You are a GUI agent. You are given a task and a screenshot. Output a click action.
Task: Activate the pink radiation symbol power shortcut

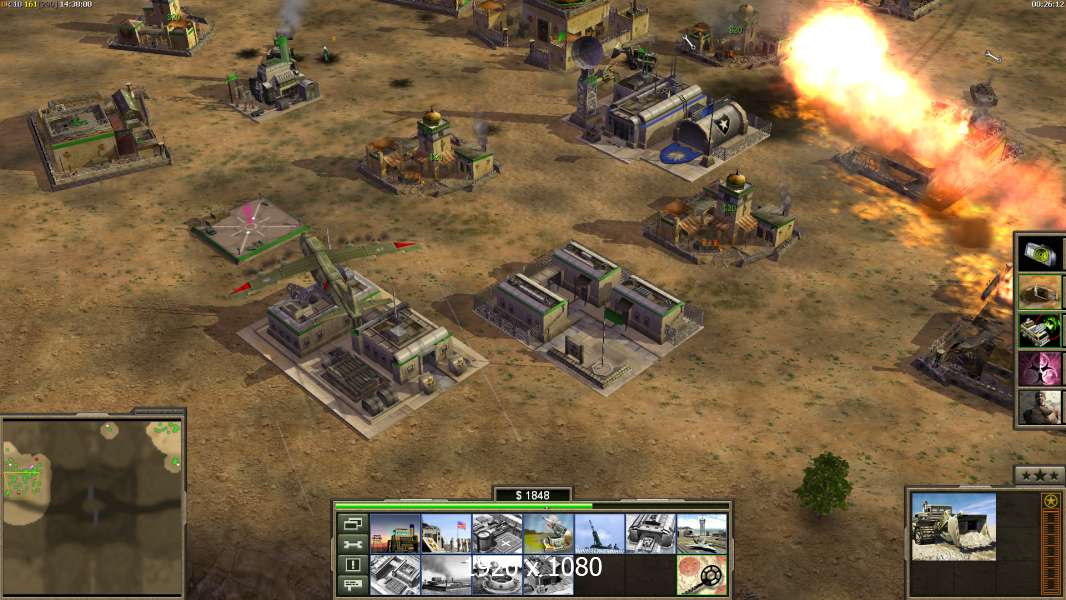(1041, 369)
